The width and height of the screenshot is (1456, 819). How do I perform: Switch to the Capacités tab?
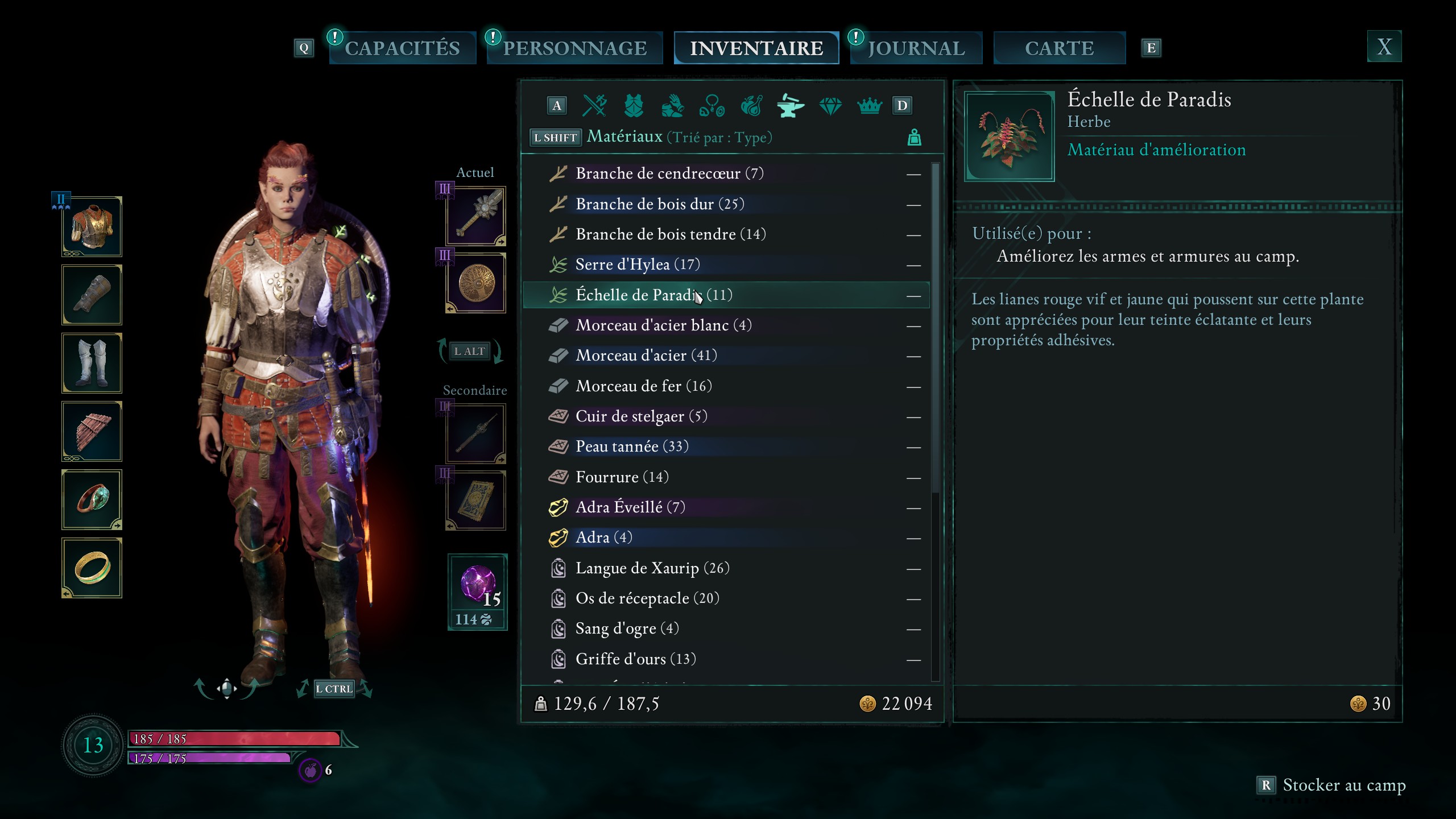[402, 48]
